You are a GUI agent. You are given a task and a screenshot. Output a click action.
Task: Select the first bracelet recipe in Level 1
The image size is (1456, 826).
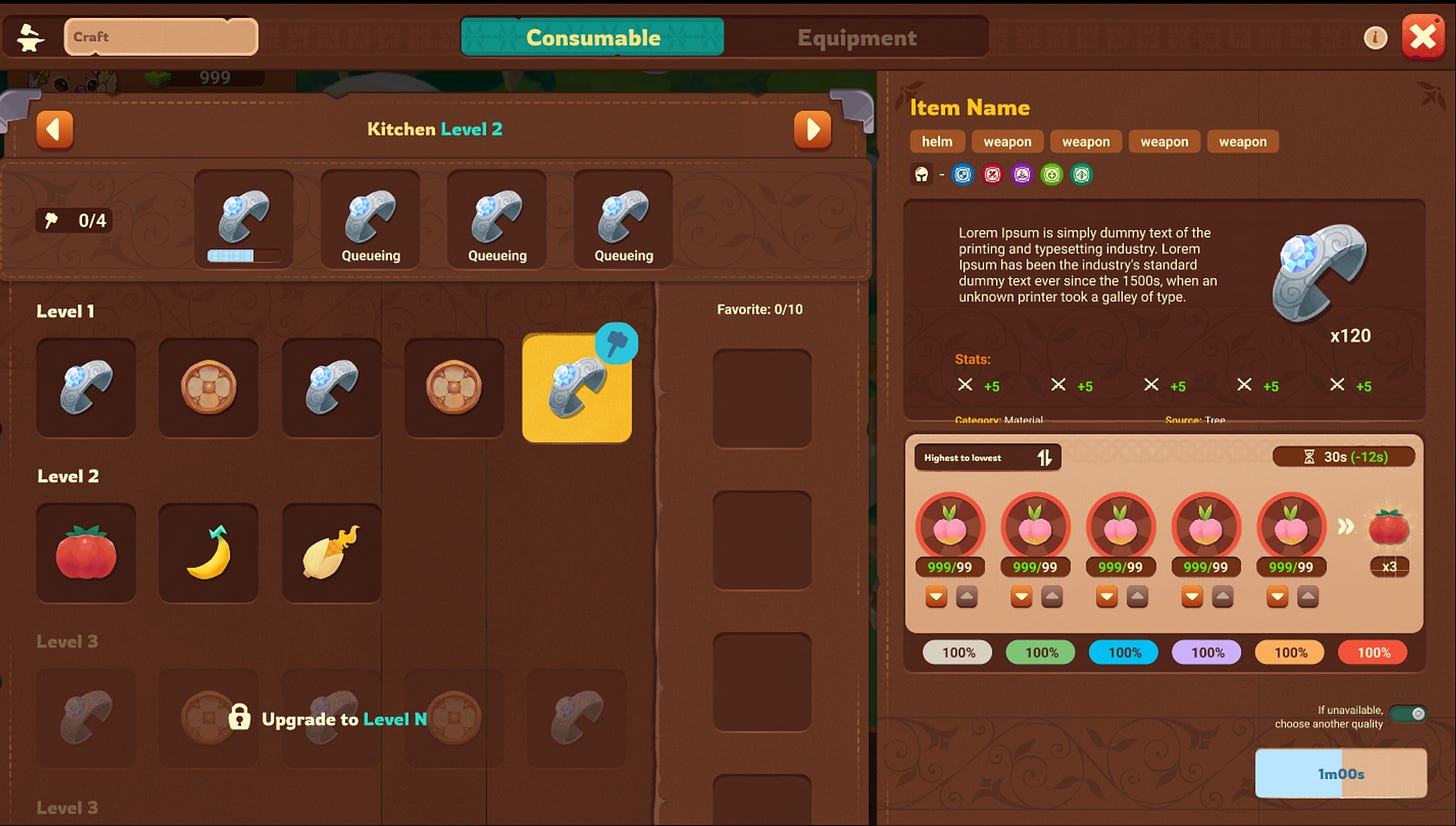click(86, 388)
